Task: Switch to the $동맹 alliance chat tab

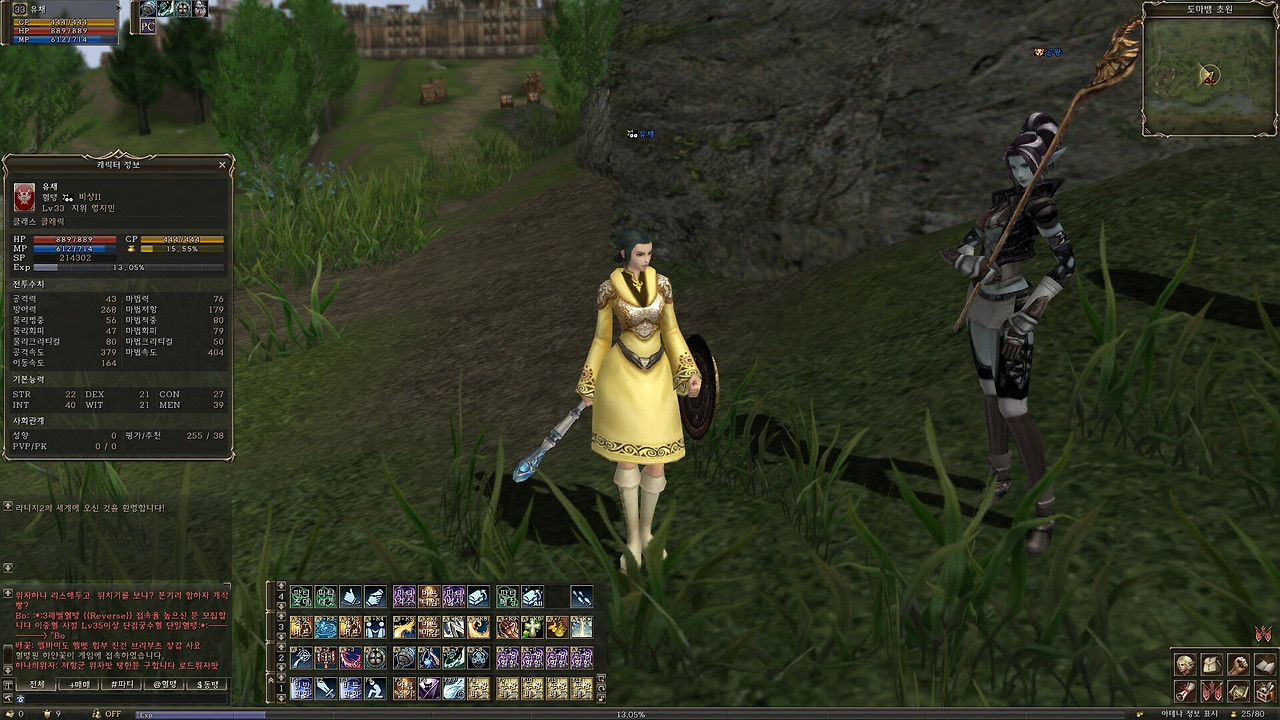Action: [207, 684]
